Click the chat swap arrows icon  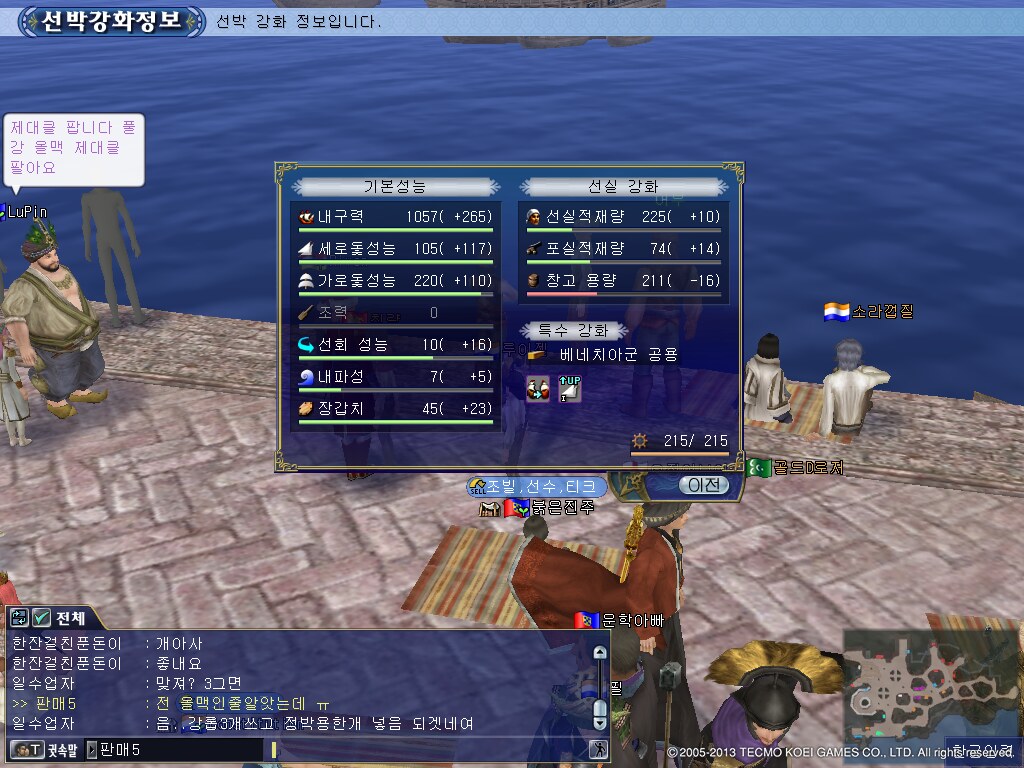19,618
